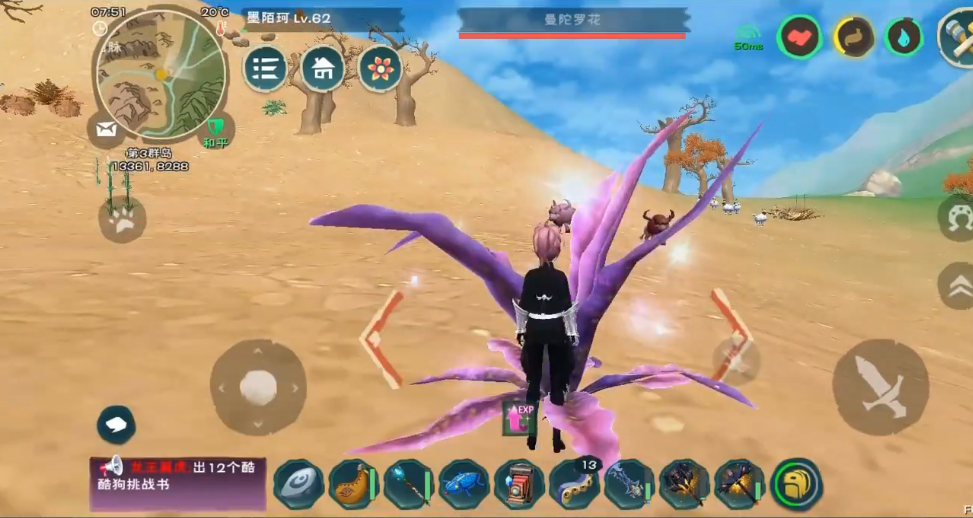Select the red camera hotbar slot
This screenshot has width=973, height=518.
click(x=519, y=484)
